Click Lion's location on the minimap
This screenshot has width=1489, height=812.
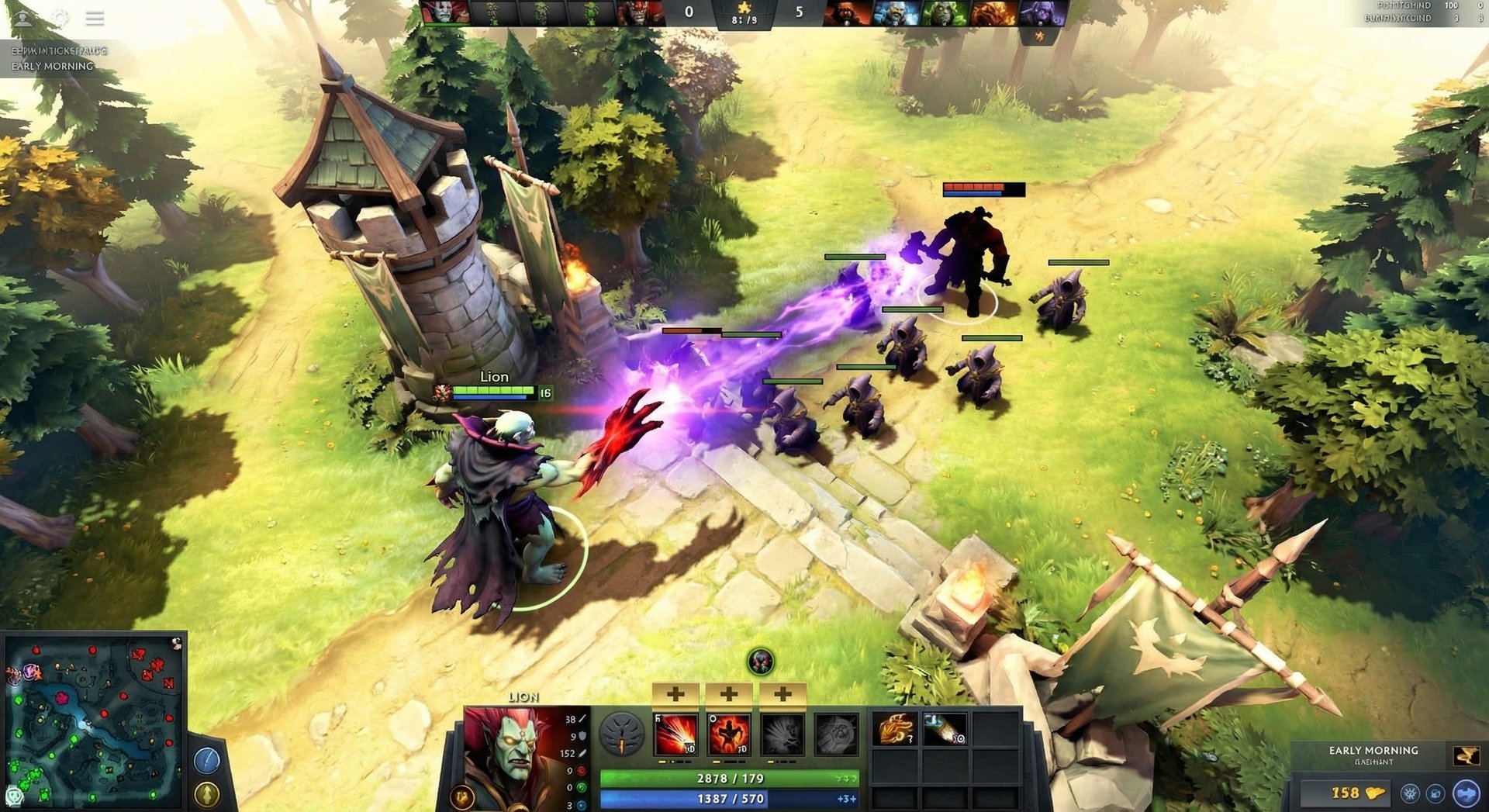(30, 670)
